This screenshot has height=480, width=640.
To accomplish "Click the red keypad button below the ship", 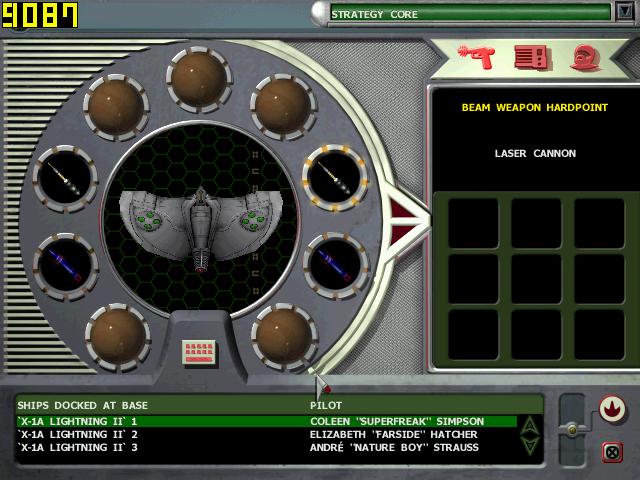I will click(199, 352).
